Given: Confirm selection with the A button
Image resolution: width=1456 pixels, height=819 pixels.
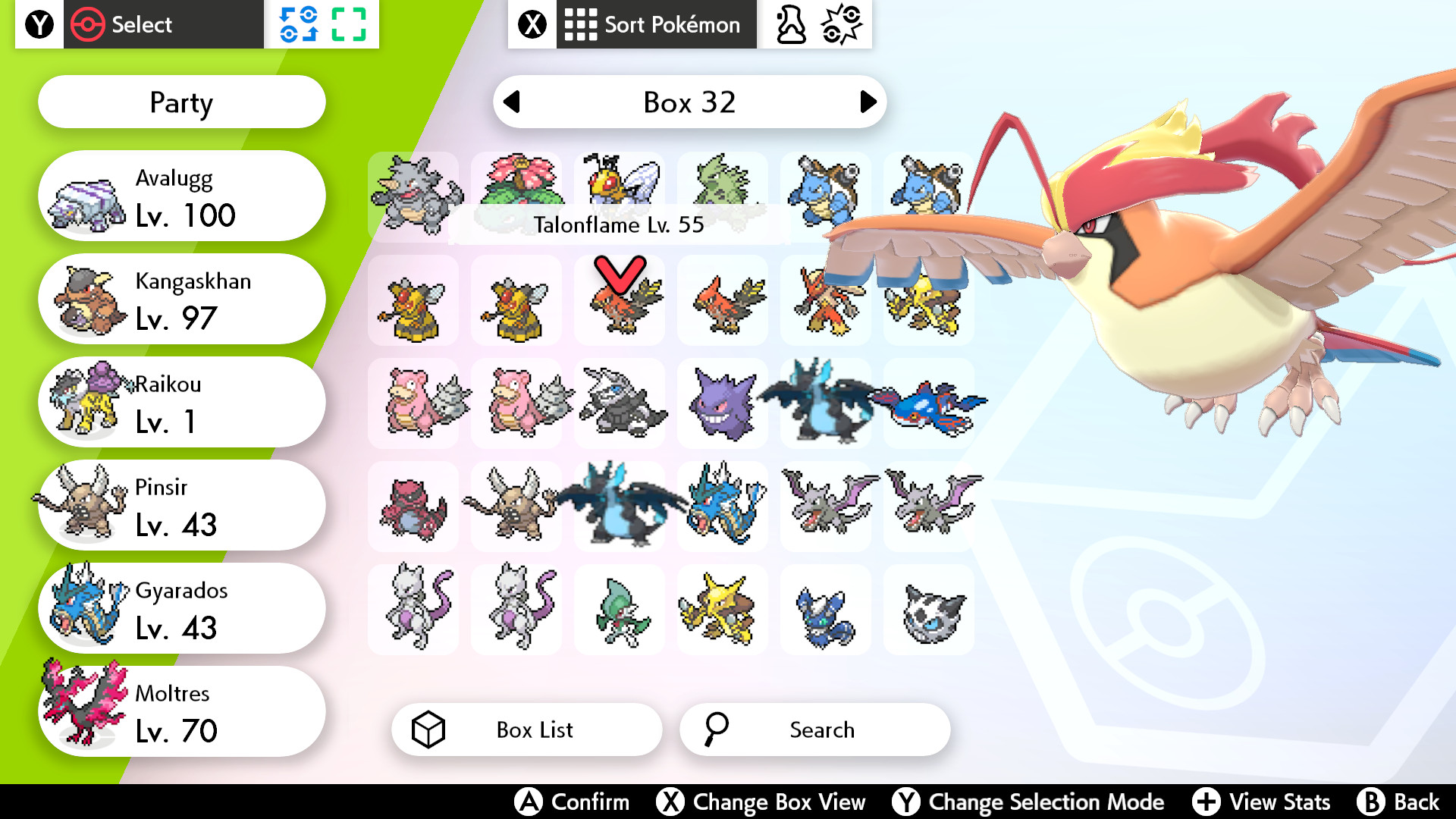Looking at the screenshot, I should [x=529, y=802].
